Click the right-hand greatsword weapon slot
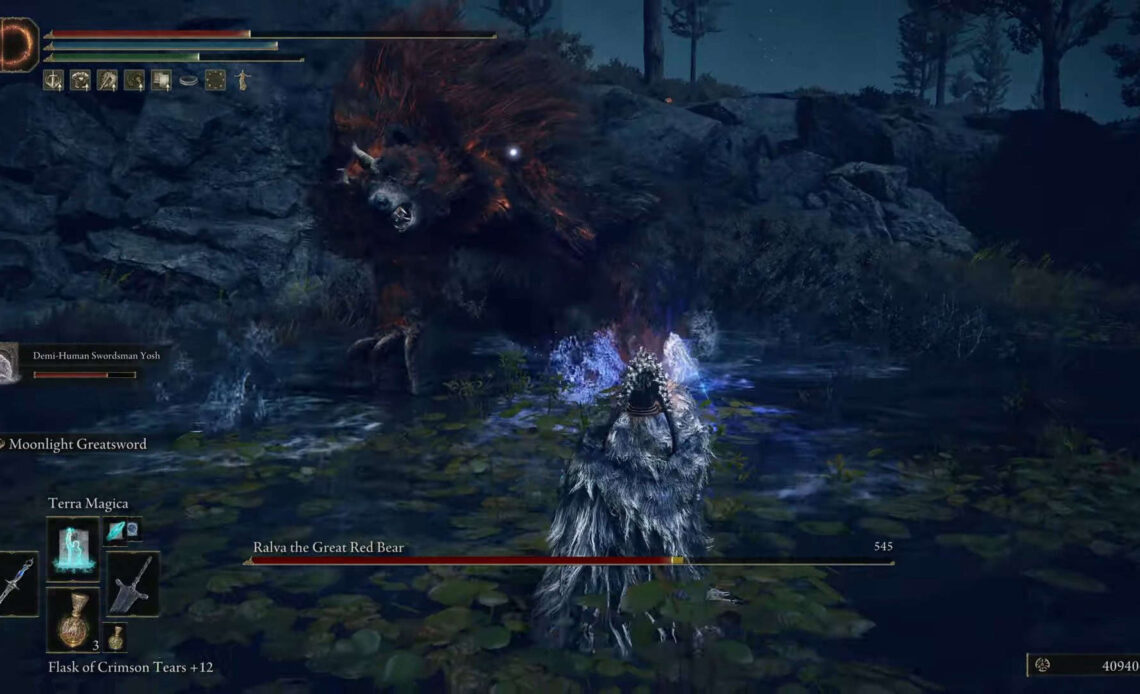Screen dimensions: 1140x694 [x=132, y=583]
